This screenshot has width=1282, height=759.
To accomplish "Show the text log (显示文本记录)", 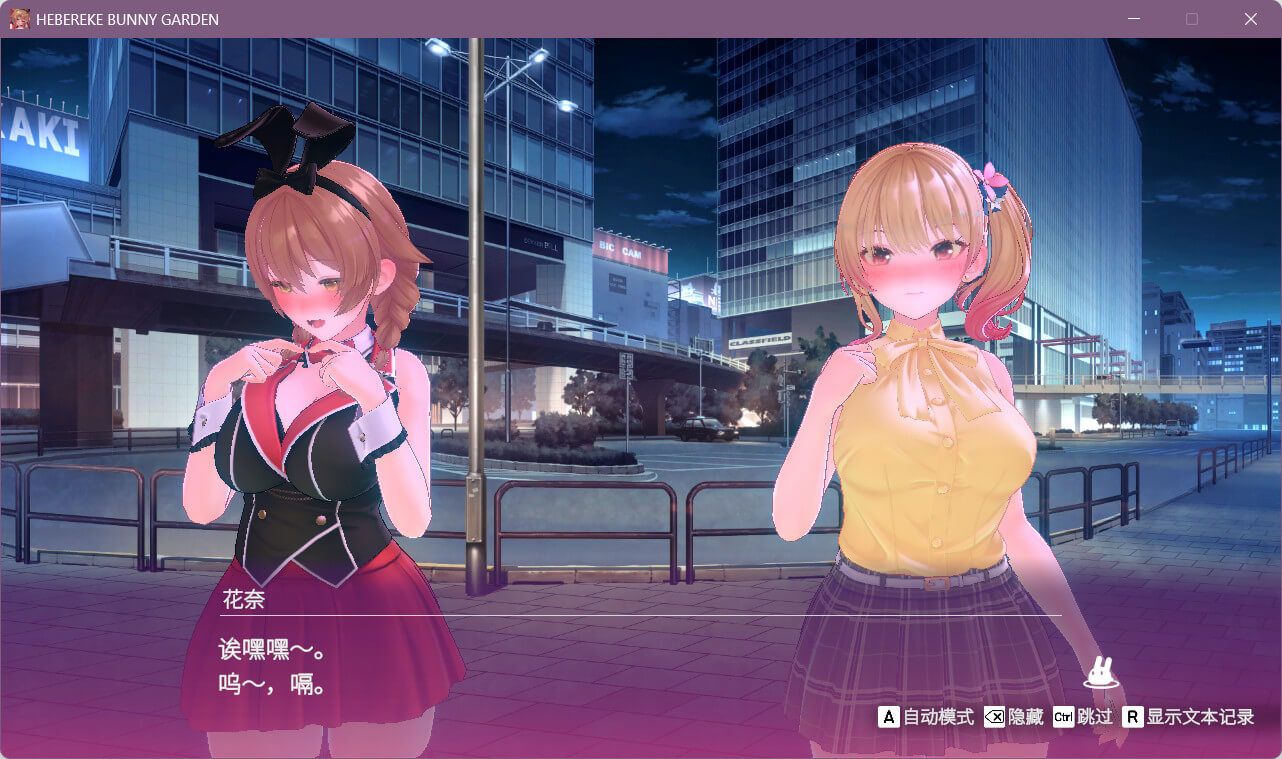I will pos(1188,717).
